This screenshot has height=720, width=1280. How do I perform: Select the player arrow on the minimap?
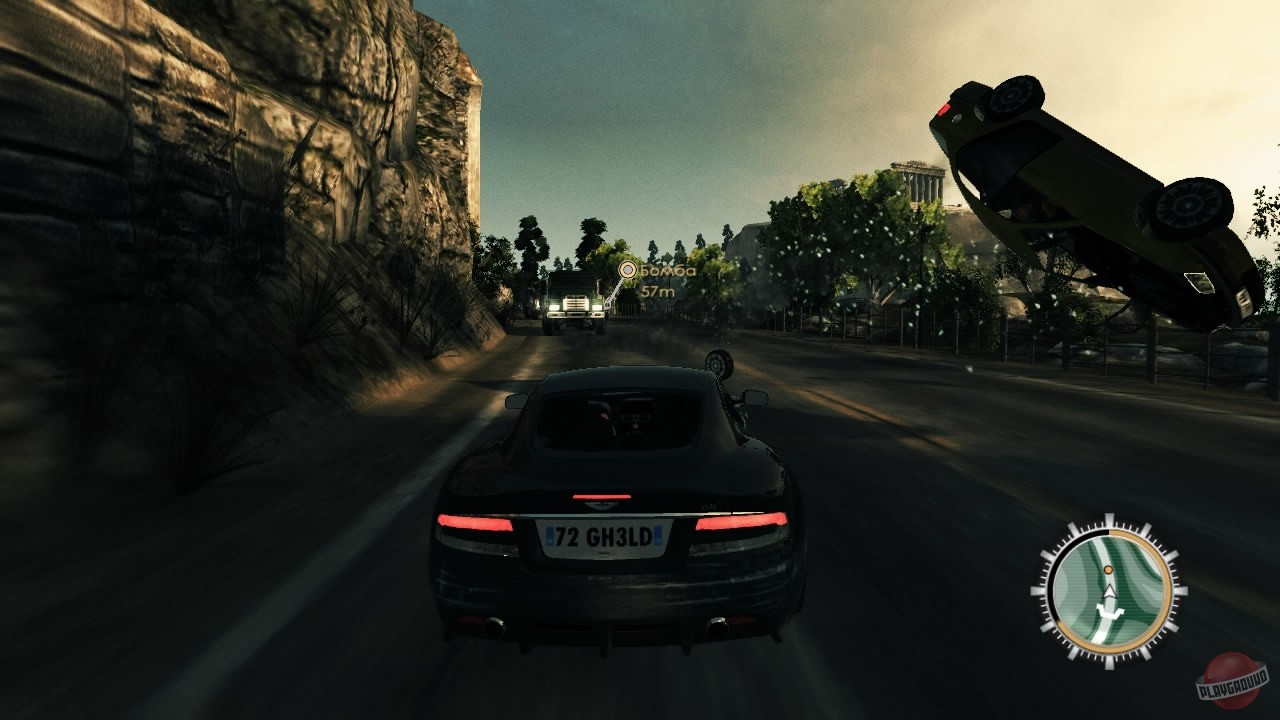pos(1110,592)
